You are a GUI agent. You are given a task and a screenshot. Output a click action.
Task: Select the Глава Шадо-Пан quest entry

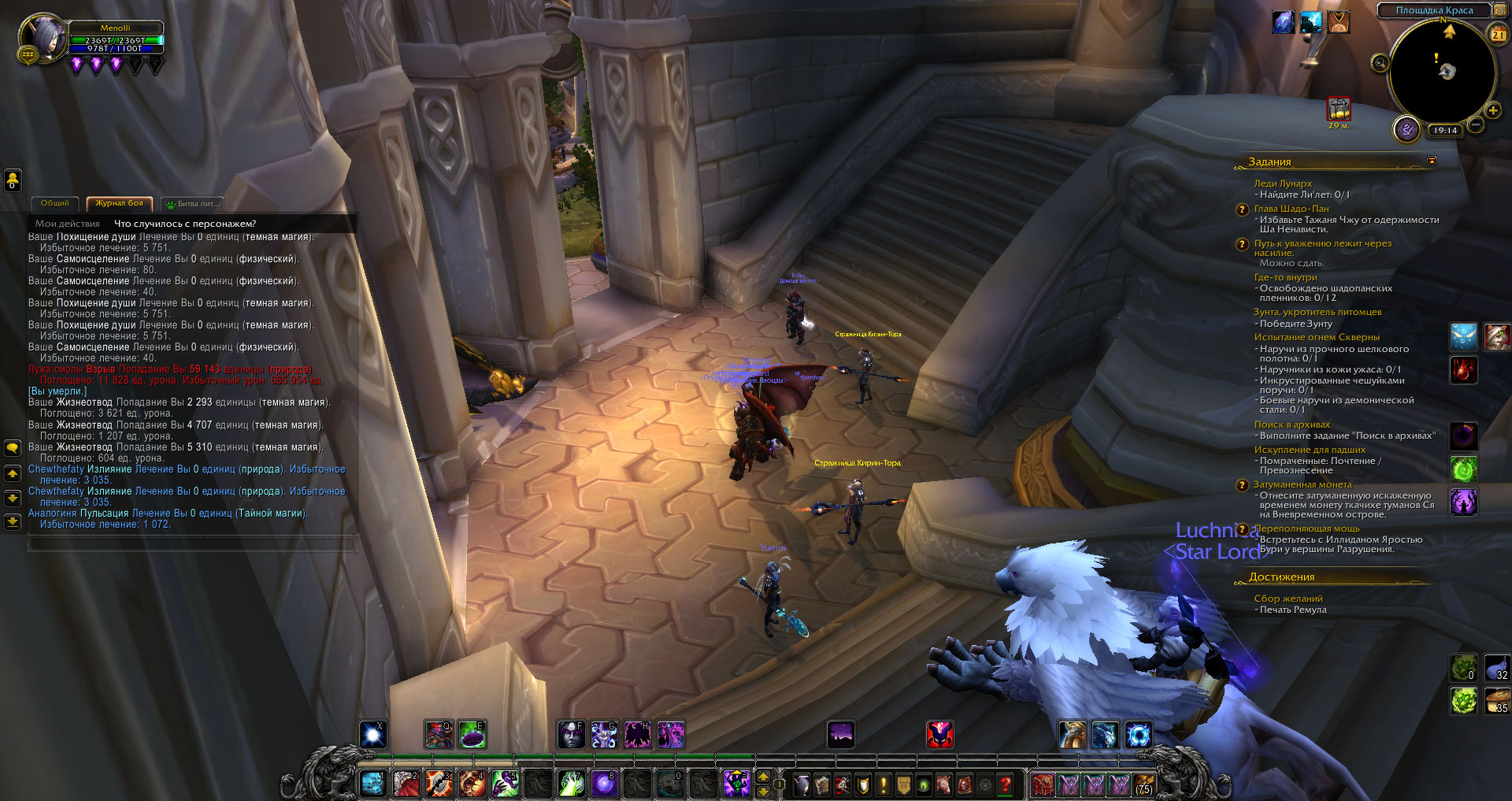click(x=1291, y=209)
